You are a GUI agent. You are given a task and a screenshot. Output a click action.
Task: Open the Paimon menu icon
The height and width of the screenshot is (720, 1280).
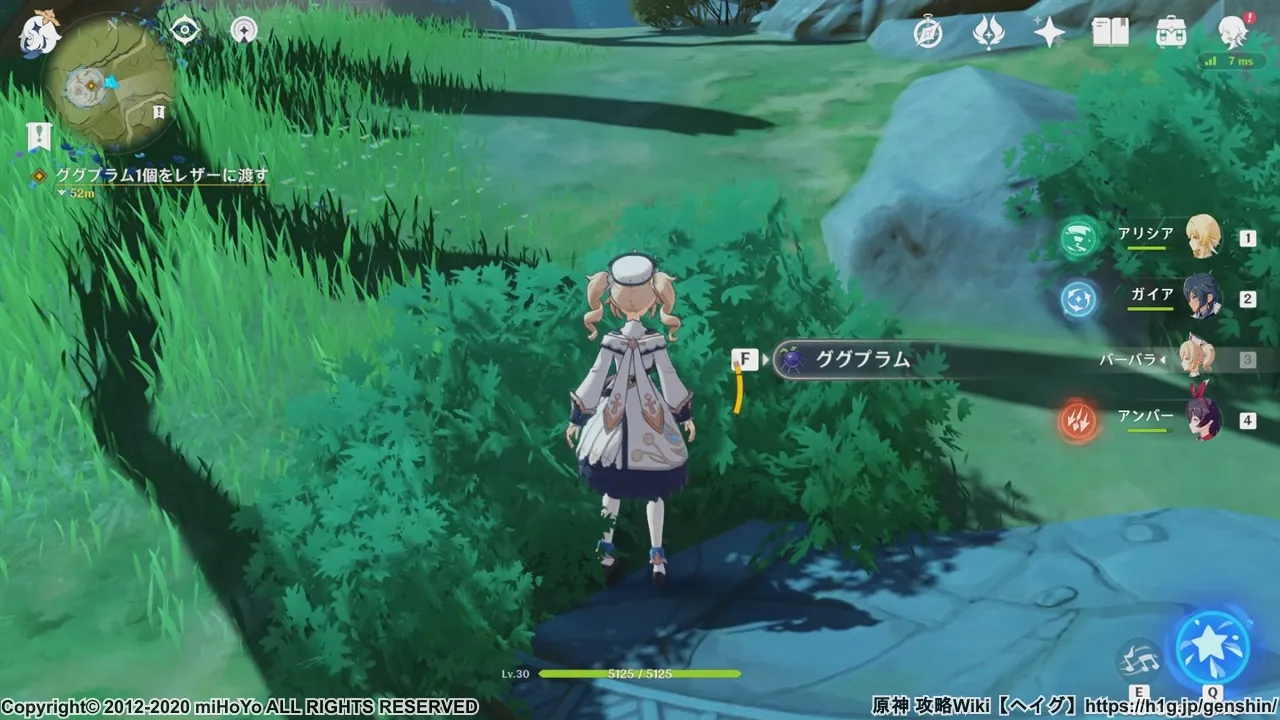click(x=40, y=32)
